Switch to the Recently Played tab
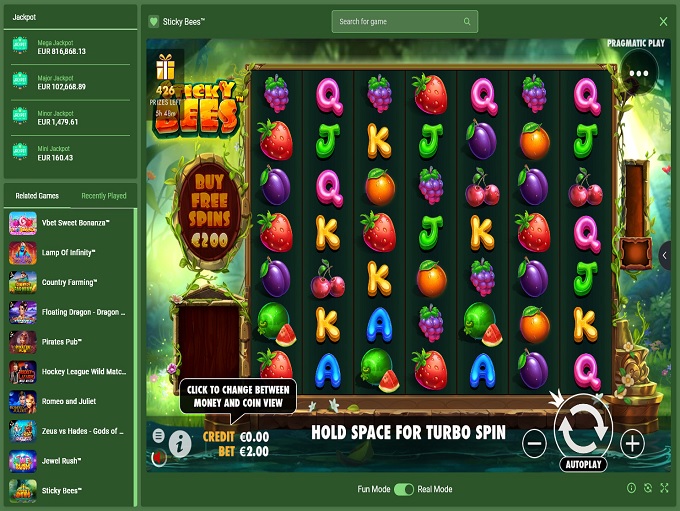 (x=104, y=196)
